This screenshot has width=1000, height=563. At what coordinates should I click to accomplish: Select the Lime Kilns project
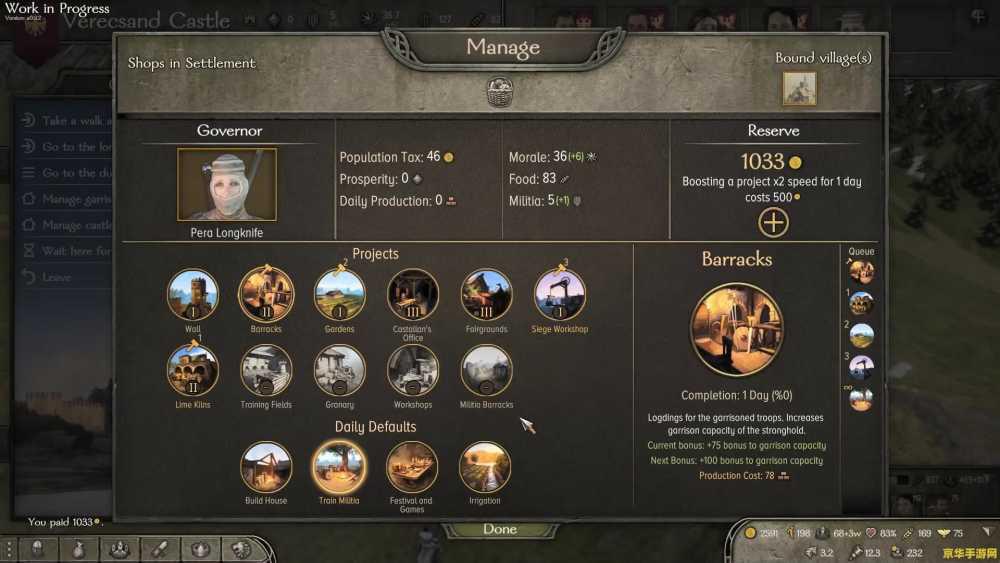pyautogui.click(x=193, y=370)
